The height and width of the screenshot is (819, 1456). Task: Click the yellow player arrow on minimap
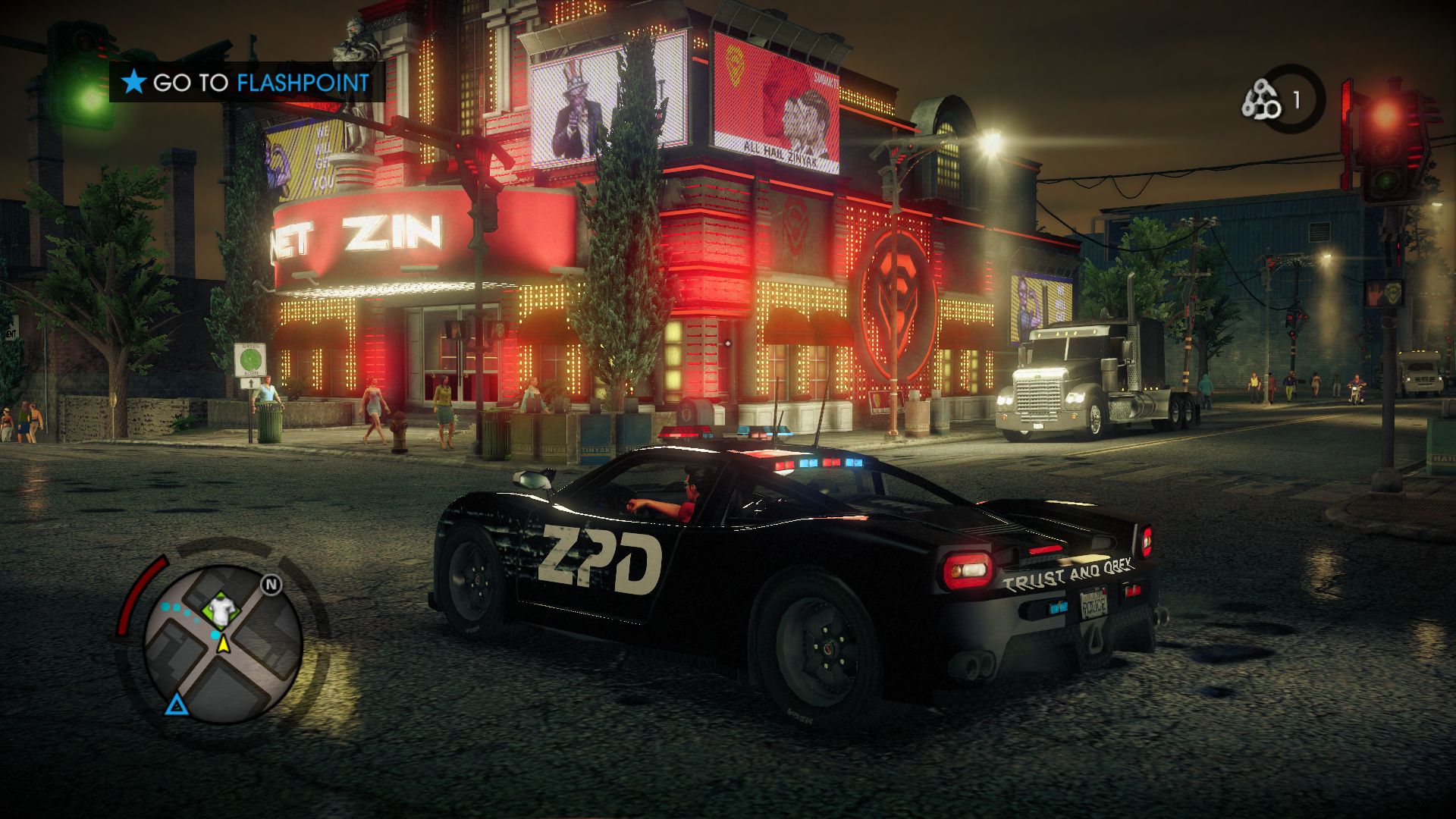(x=224, y=645)
